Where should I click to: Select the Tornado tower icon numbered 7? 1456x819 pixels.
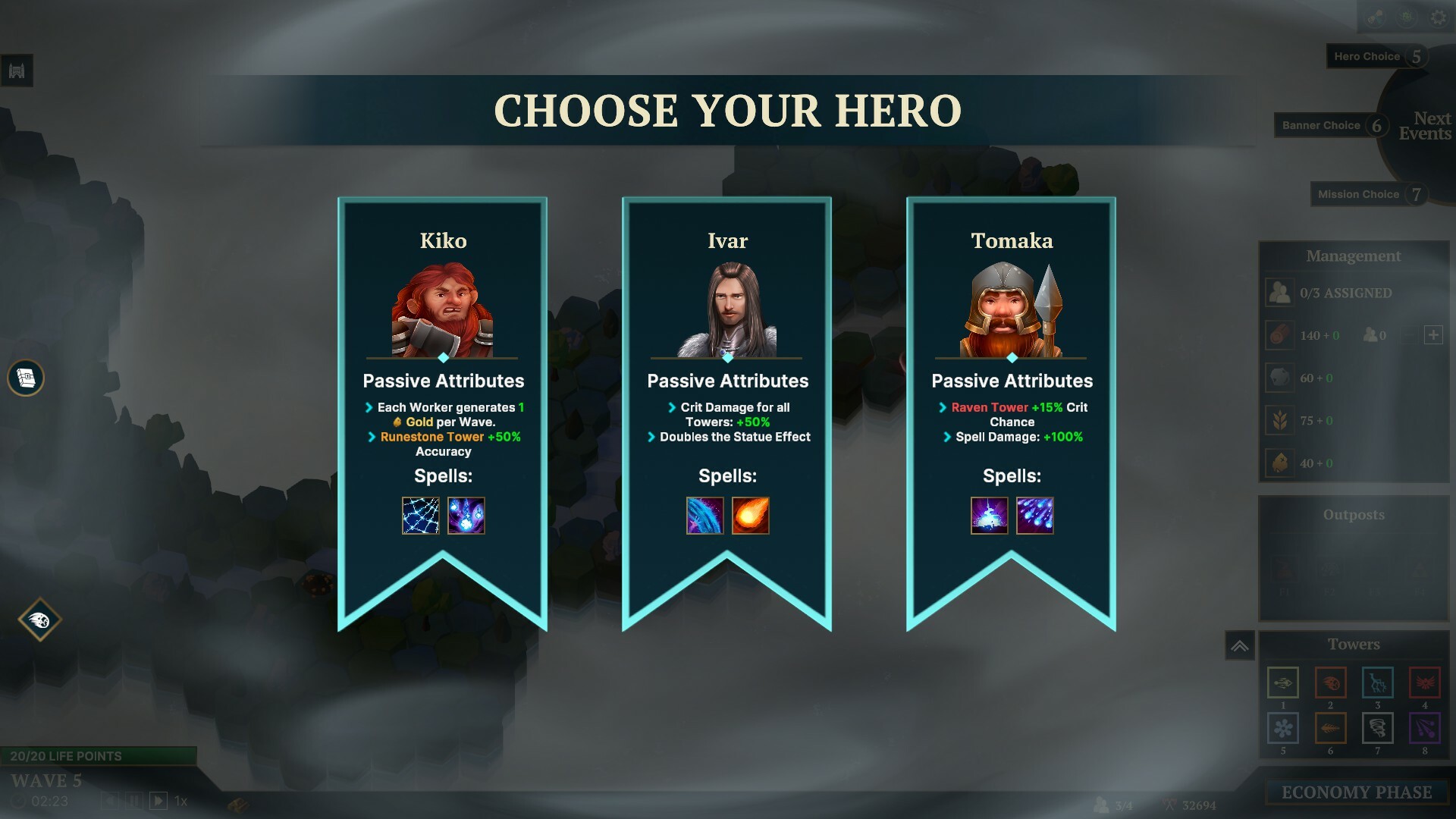pyautogui.click(x=1377, y=728)
